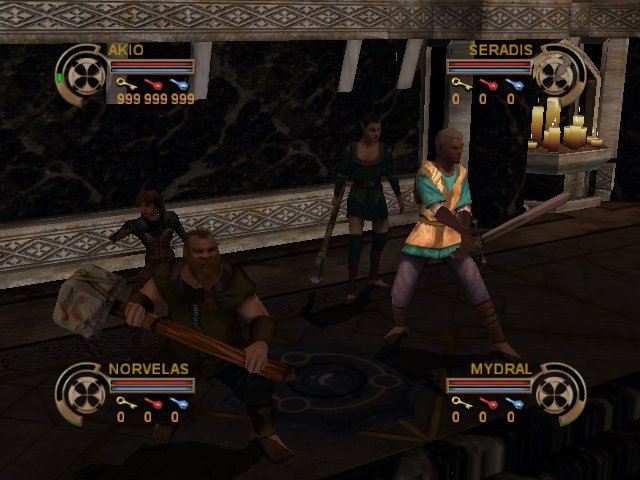The height and width of the screenshot is (480, 640).
Task: Select Akio's blue potion icon
Action: [x=180, y=84]
